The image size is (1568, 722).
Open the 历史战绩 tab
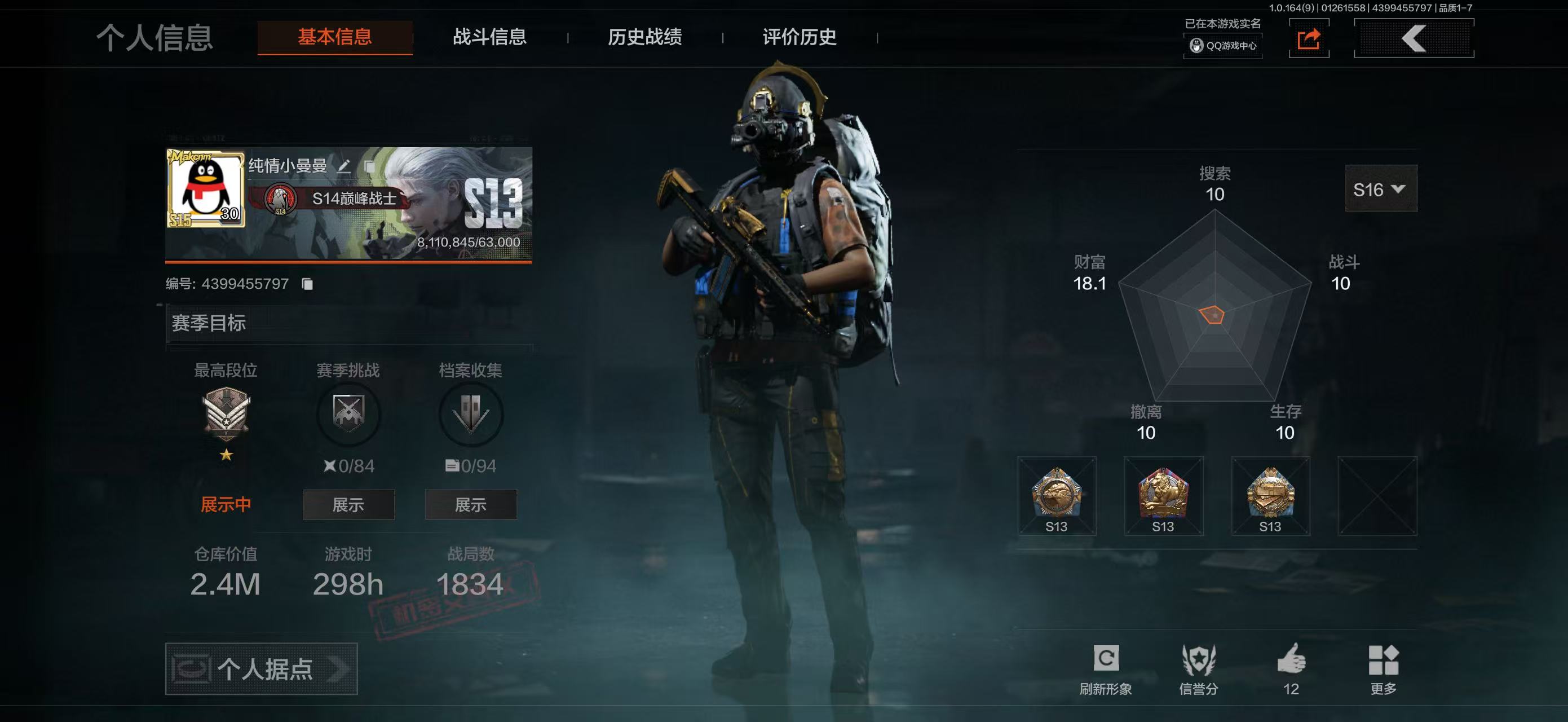644,38
